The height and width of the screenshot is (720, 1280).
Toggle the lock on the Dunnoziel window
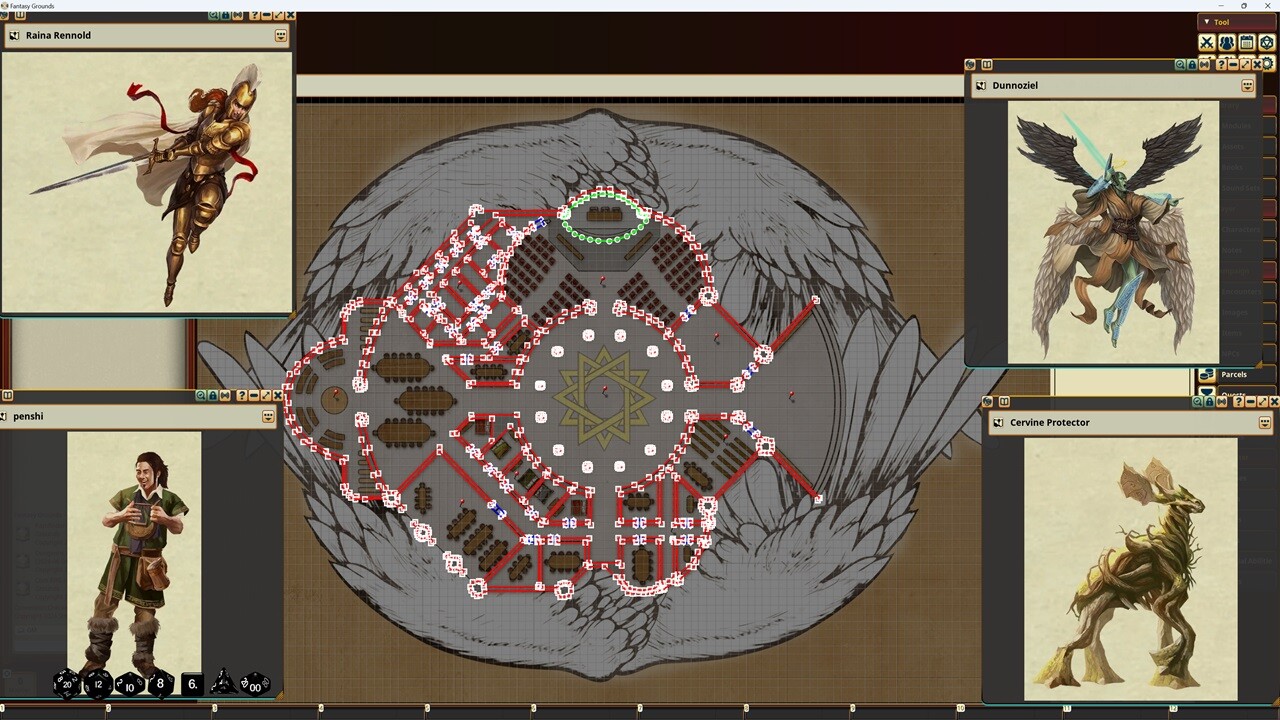point(1192,65)
